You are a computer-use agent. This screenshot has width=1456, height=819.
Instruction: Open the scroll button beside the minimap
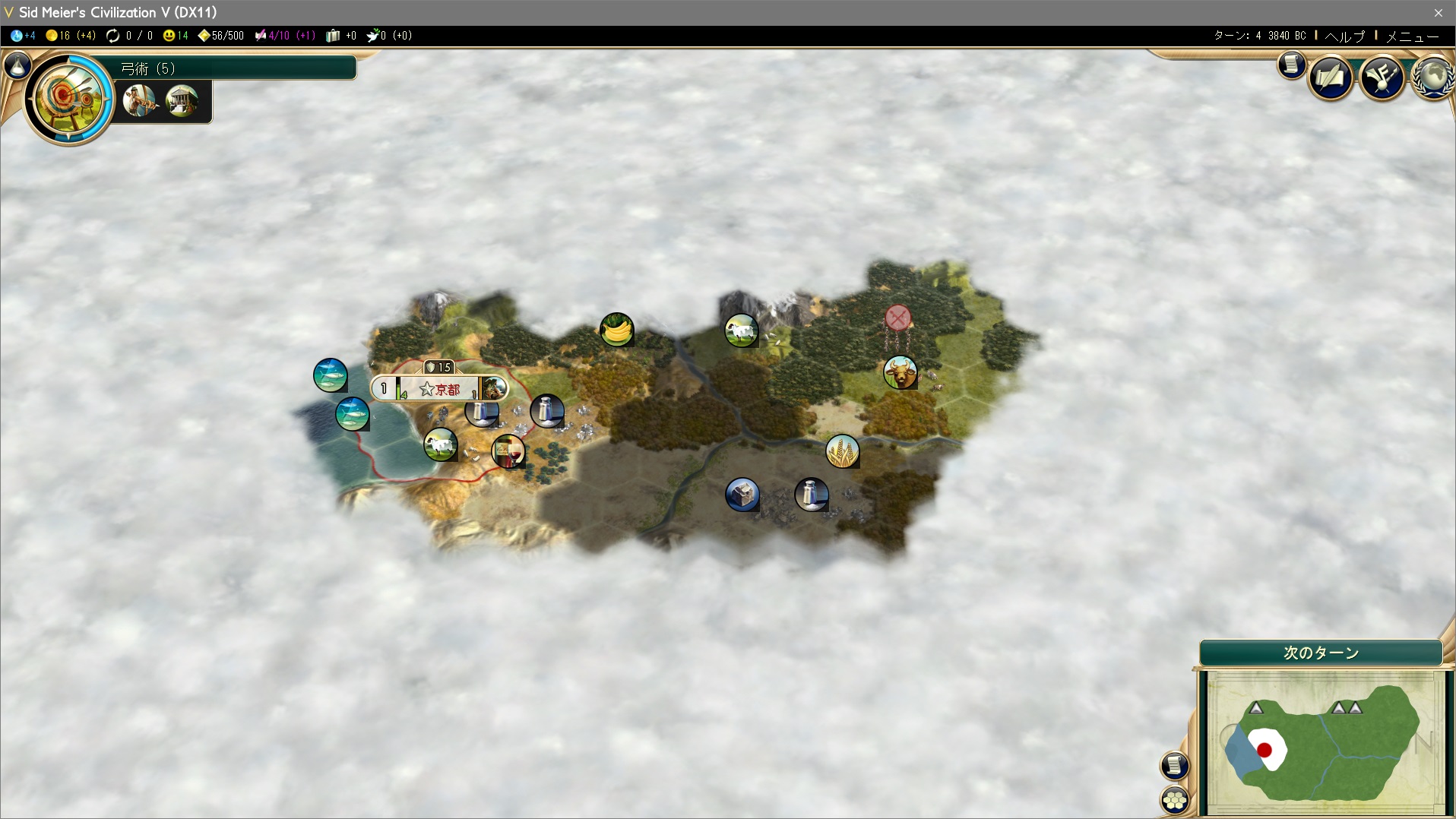1174,765
